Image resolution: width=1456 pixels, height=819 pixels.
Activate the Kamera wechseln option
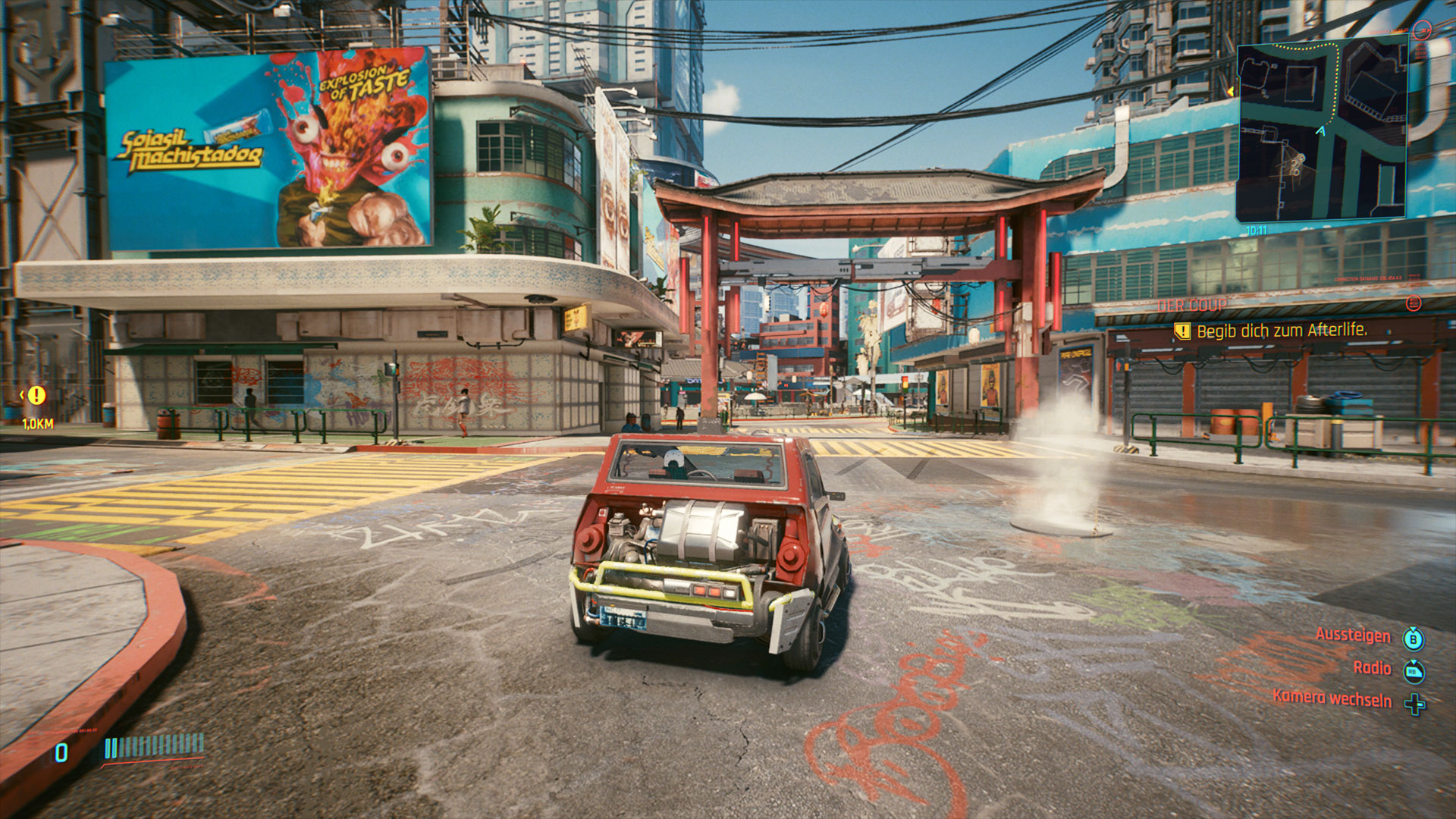tap(1332, 698)
